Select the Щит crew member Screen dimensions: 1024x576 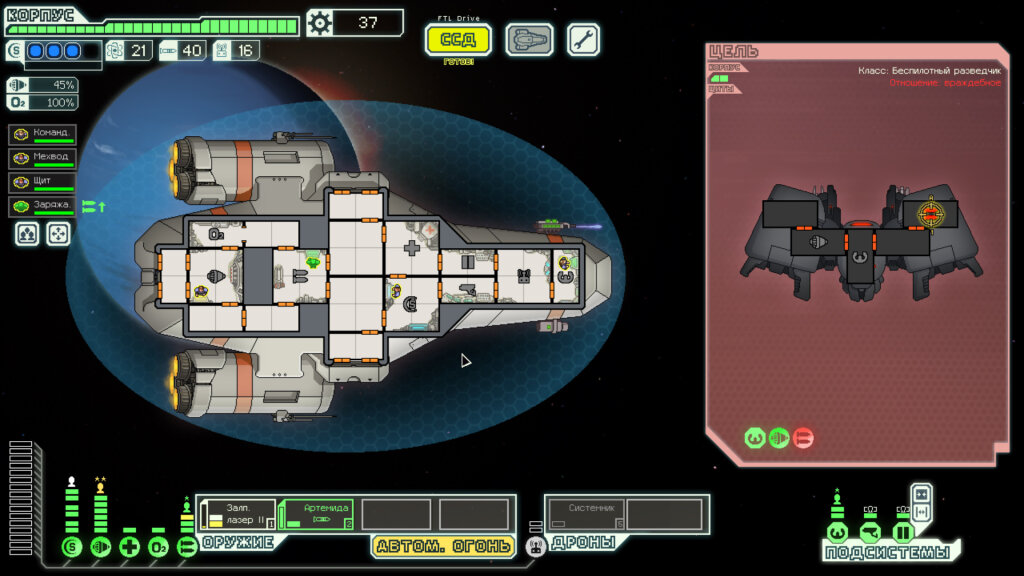[x=43, y=182]
